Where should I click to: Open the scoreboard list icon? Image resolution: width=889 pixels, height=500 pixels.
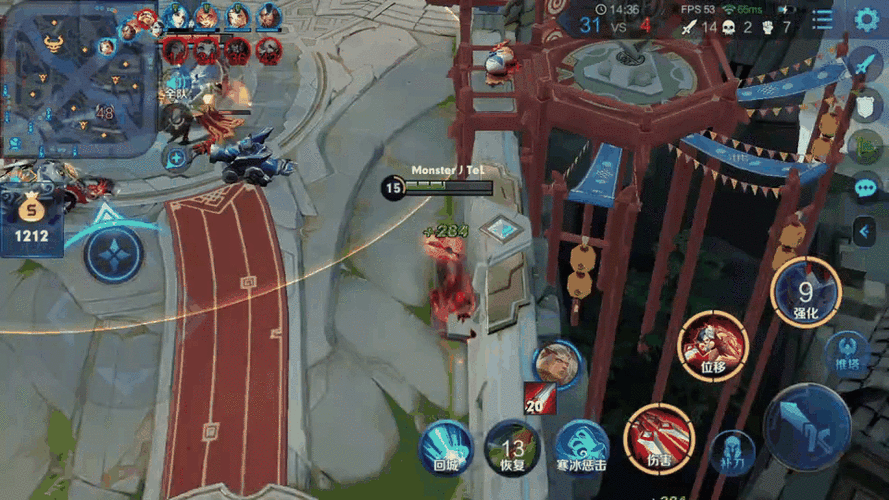pyautogui.click(x=822, y=20)
